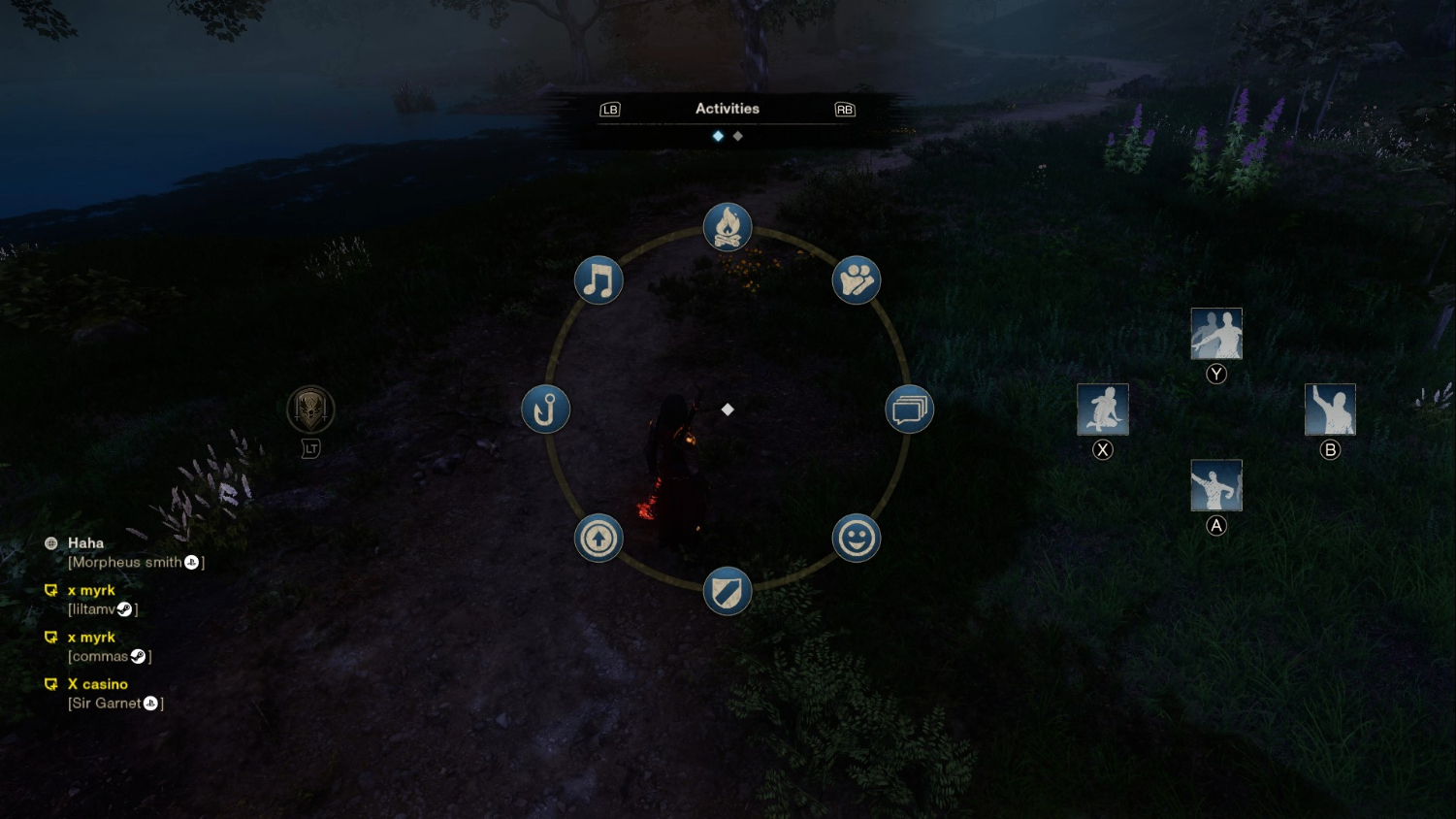Select the campfire activity icon
1456x819 pixels.
[x=728, y=226]
